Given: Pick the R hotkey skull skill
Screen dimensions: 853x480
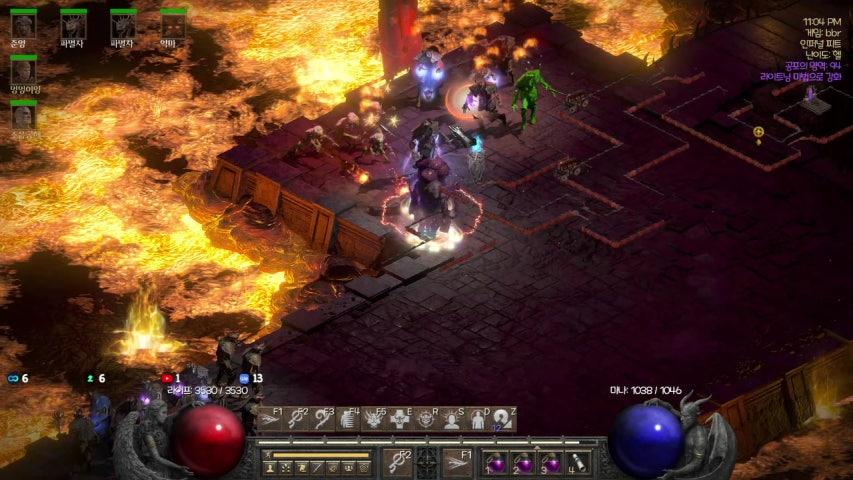Looking at the screenshot, I should point(426,418).
